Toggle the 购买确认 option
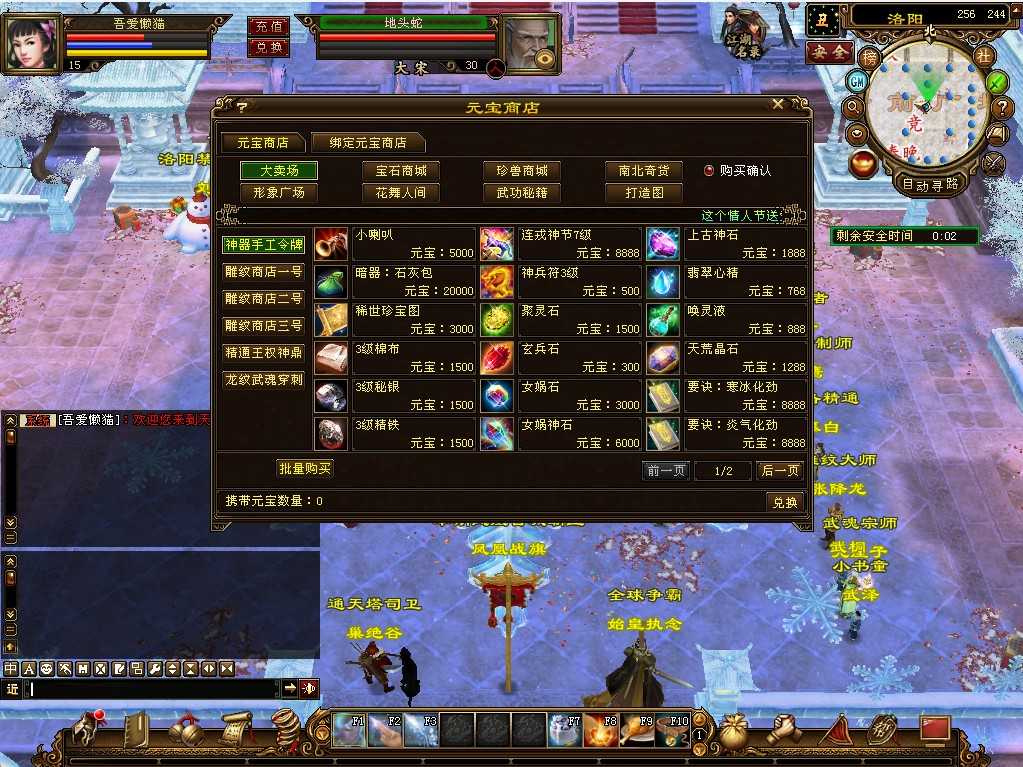 tap(709, 171)
